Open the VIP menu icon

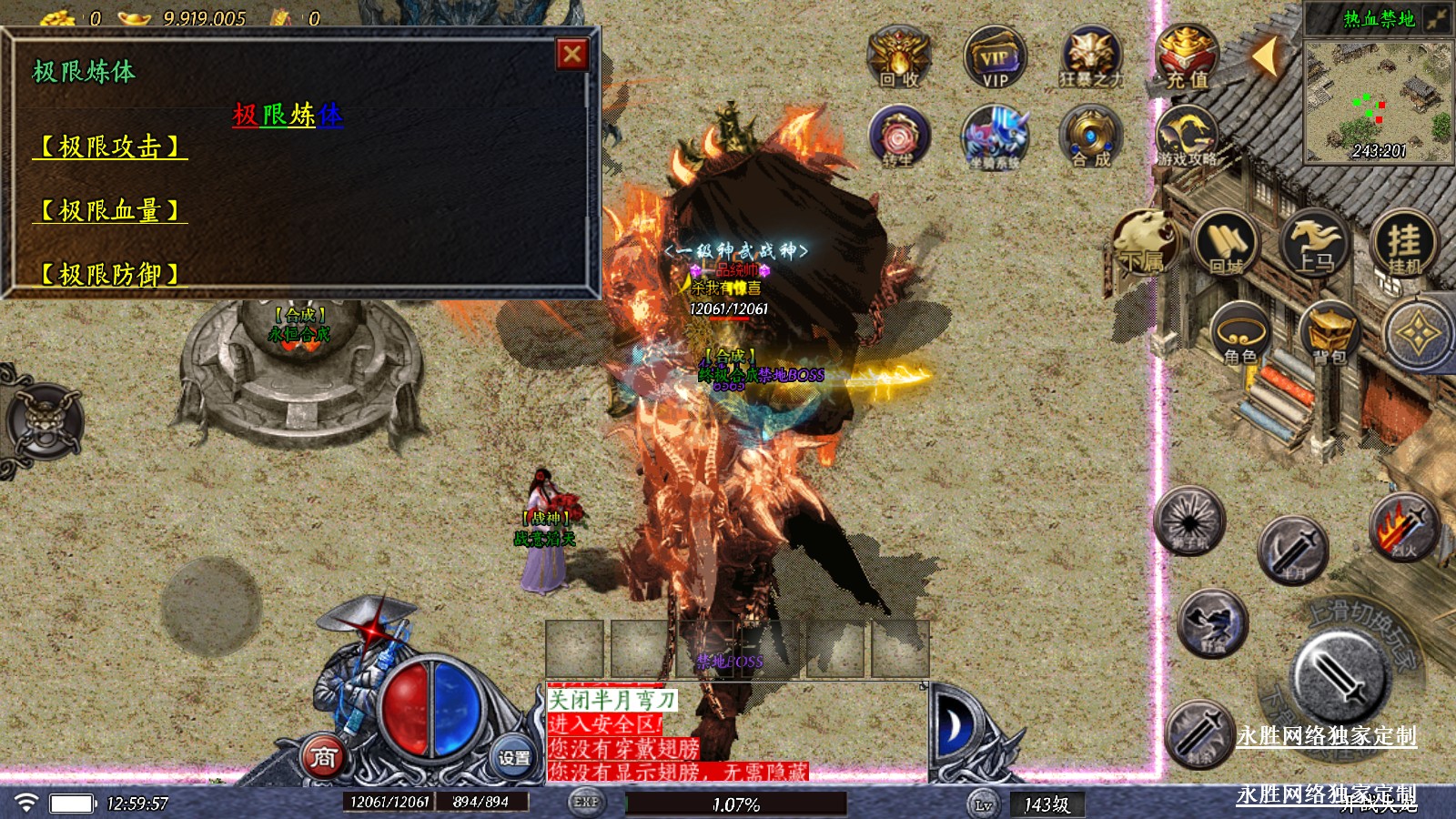pyautogui.click(x=995, y=56)
